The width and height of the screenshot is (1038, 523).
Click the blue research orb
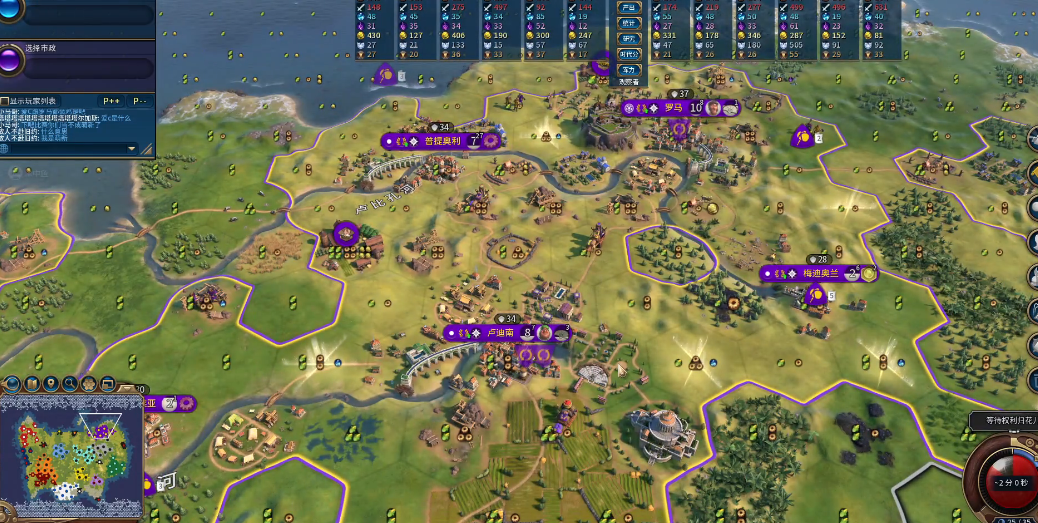(x=11, y=12)
